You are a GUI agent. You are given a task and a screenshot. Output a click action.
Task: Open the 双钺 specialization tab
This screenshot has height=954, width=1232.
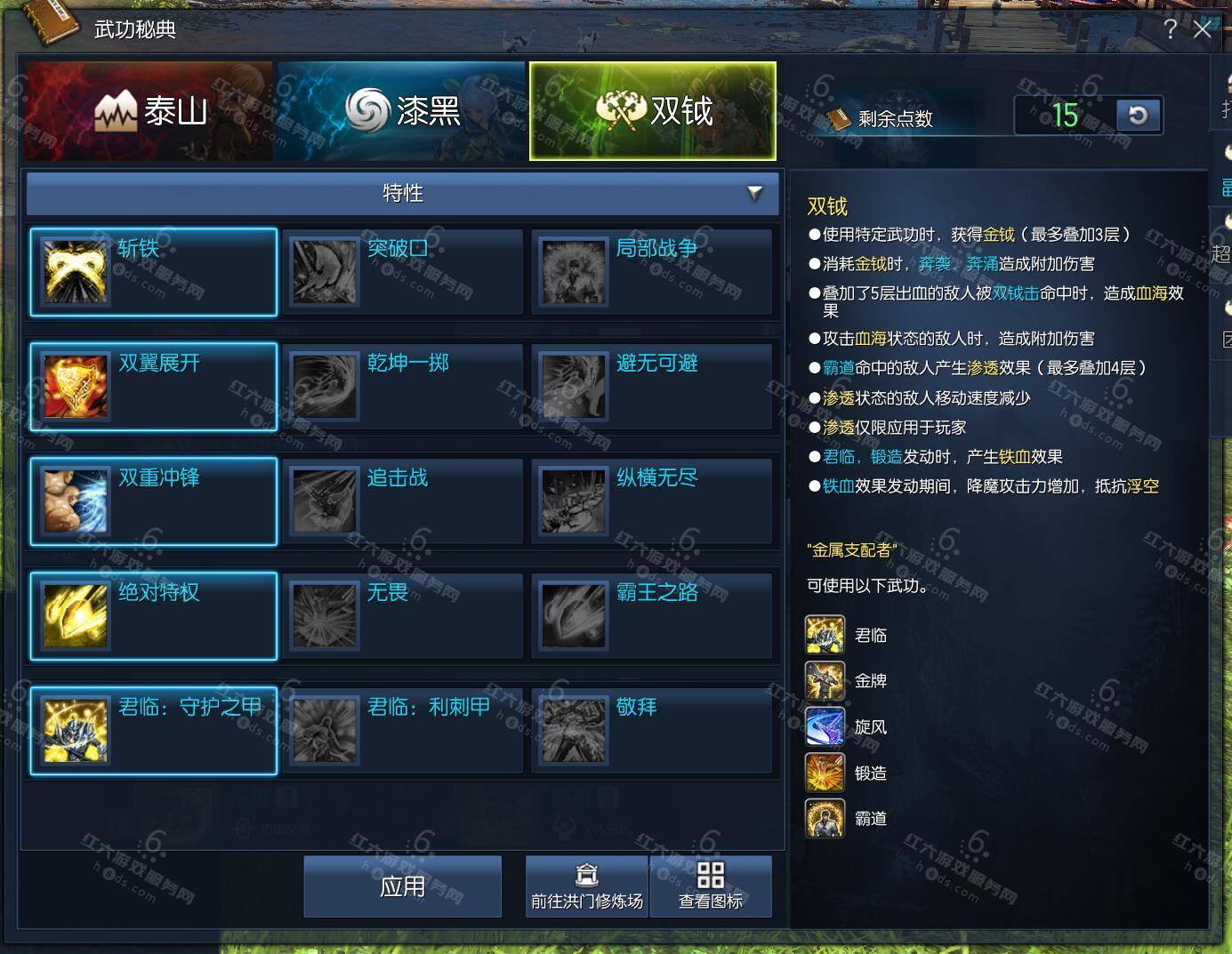pyautogui.click(x=652, y=111)
